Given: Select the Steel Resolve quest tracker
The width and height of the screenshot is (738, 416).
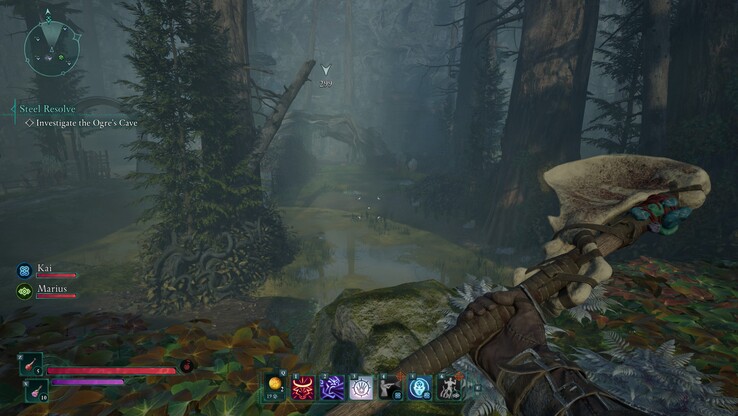Looking at the screenshot, I should 47,108.
